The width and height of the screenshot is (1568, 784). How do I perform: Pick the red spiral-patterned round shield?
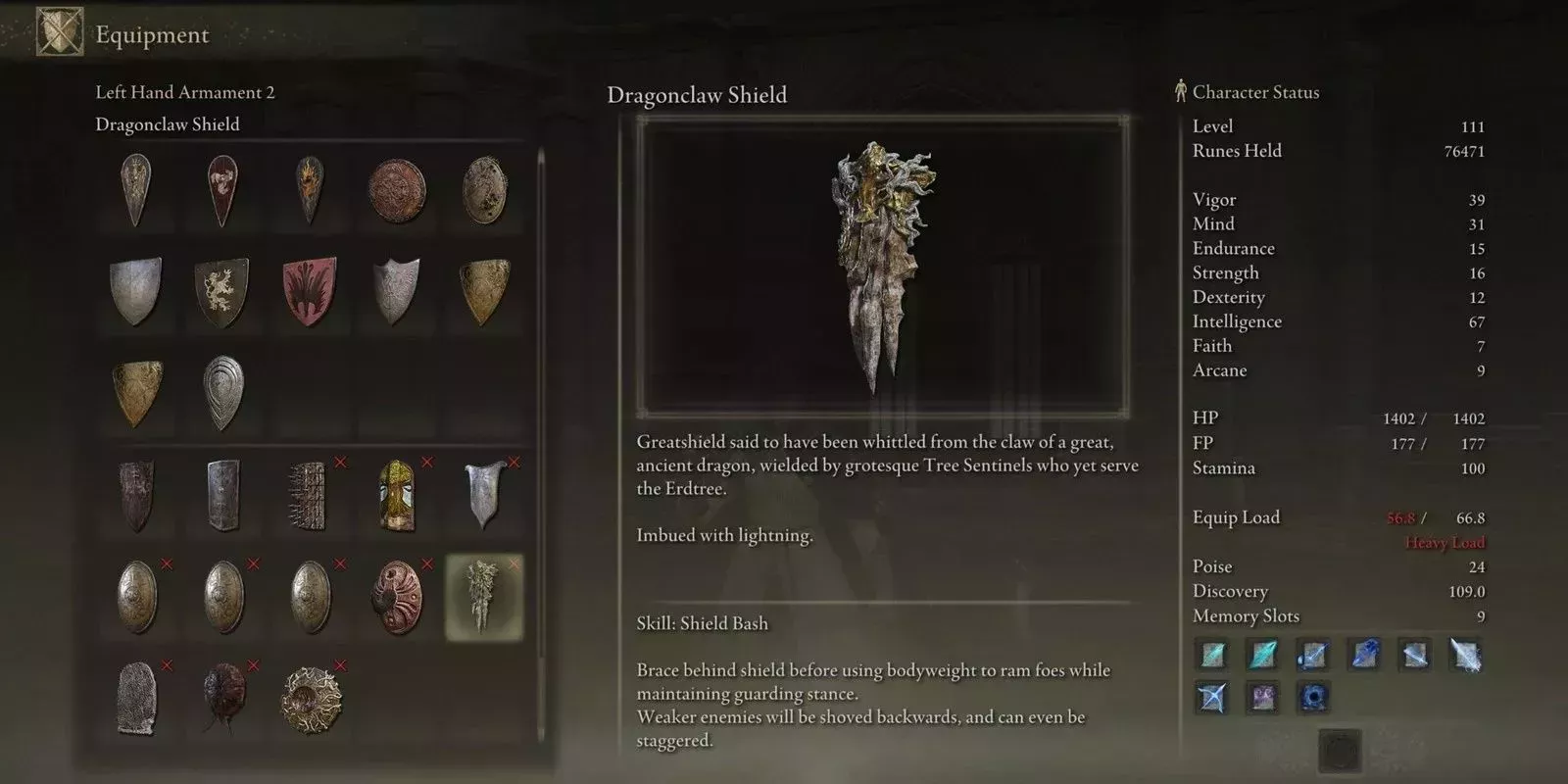tap(397, 596)
